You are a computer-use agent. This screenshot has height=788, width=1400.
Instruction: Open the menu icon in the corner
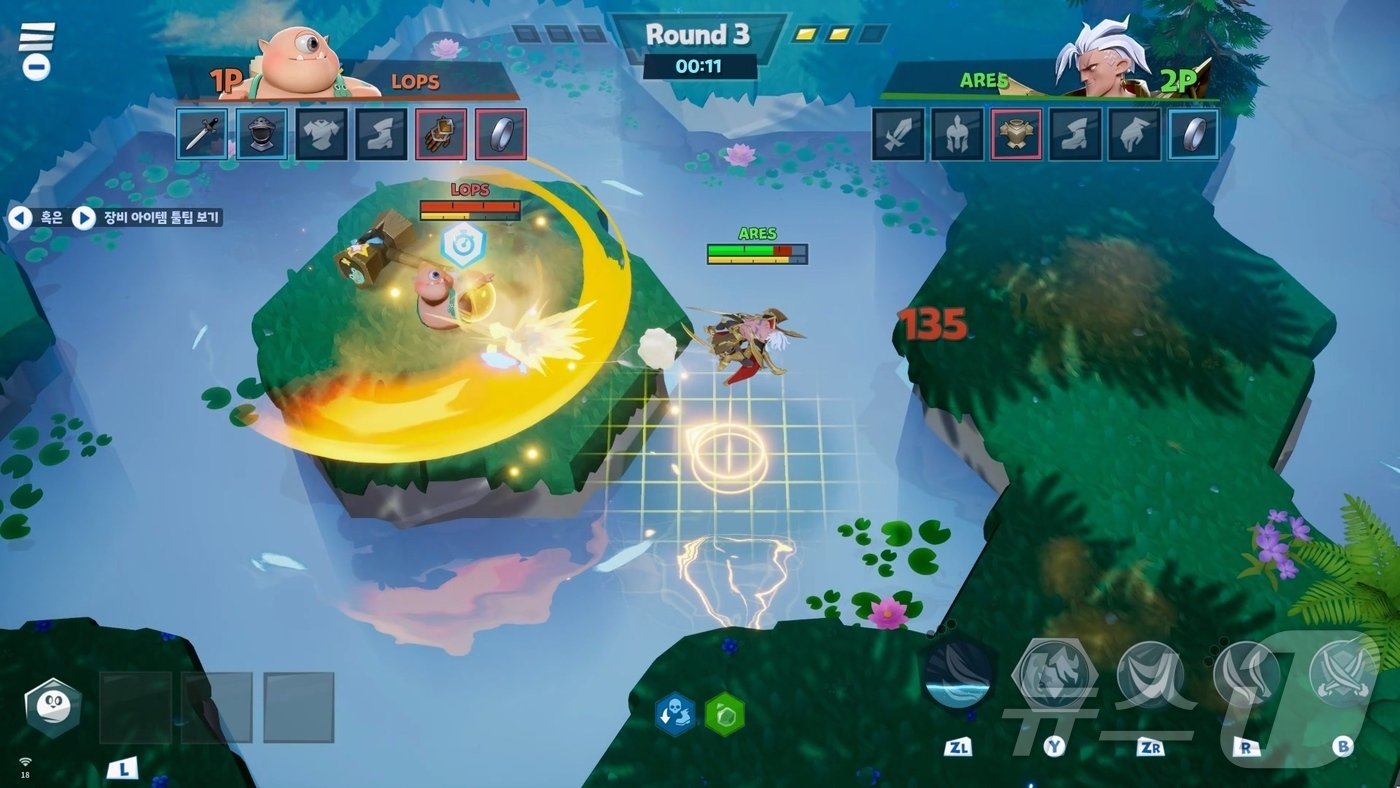37,50
